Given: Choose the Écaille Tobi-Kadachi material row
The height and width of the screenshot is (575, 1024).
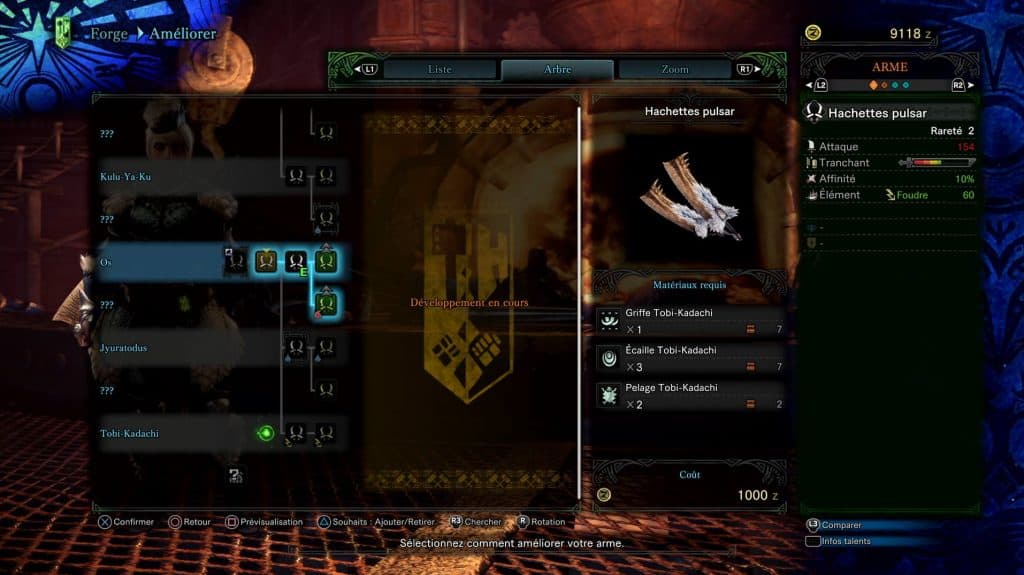Looking at the screenshot, I should point(690,358).
